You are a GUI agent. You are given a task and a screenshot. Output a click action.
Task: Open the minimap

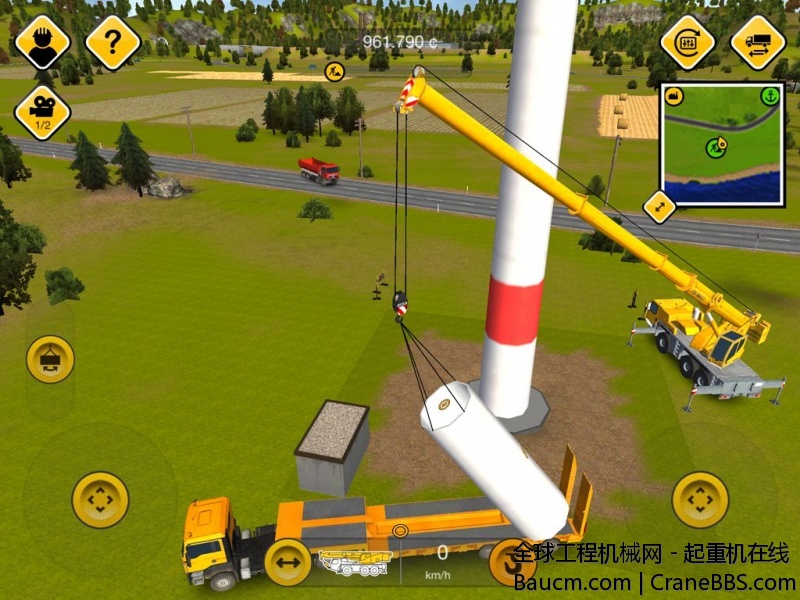click(x=722, y=143)
